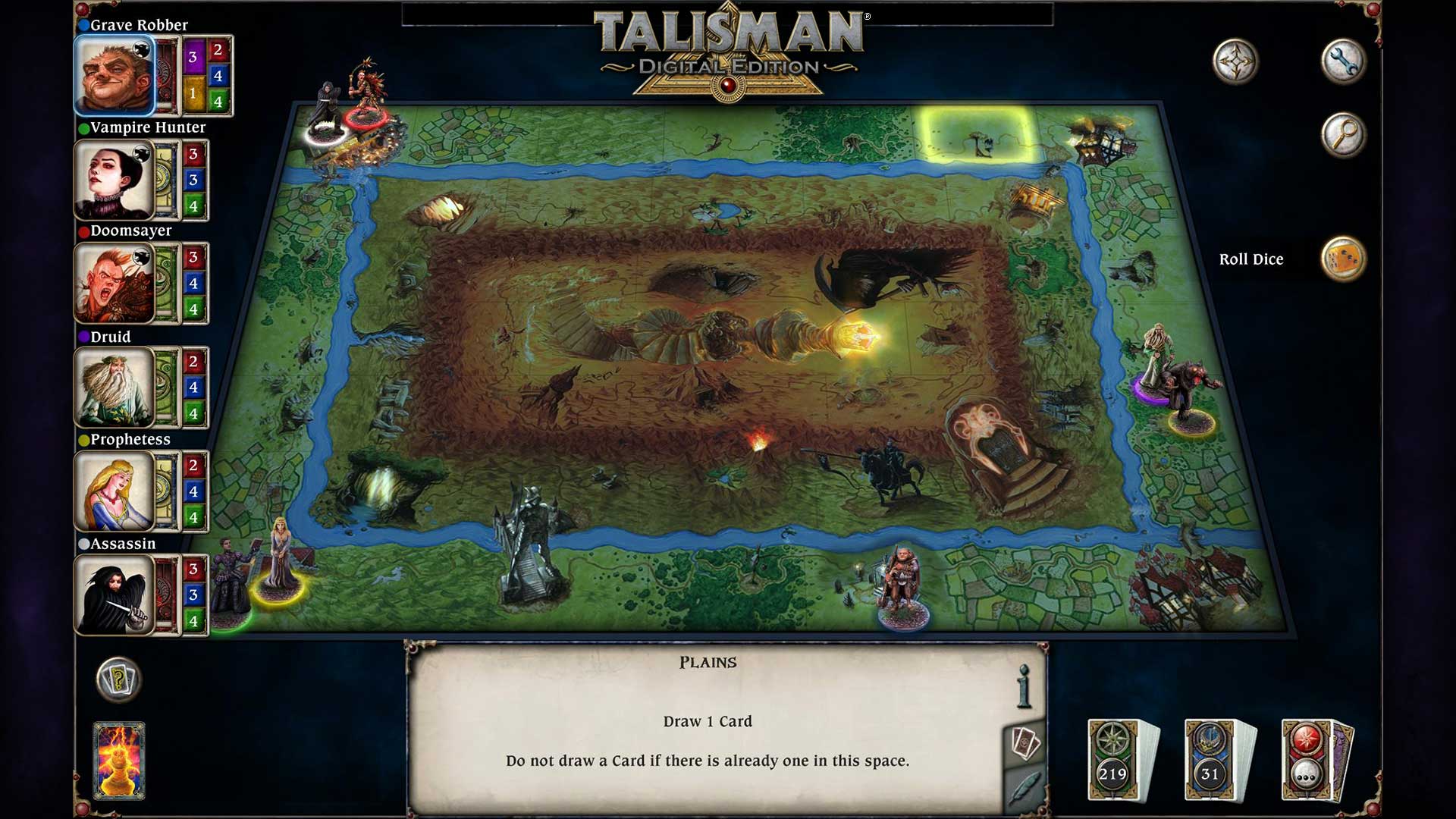Screen dimensions: 1456x819
Task: Select the Druid portrait
Action: pyautogui.click(x=114, y=388)
